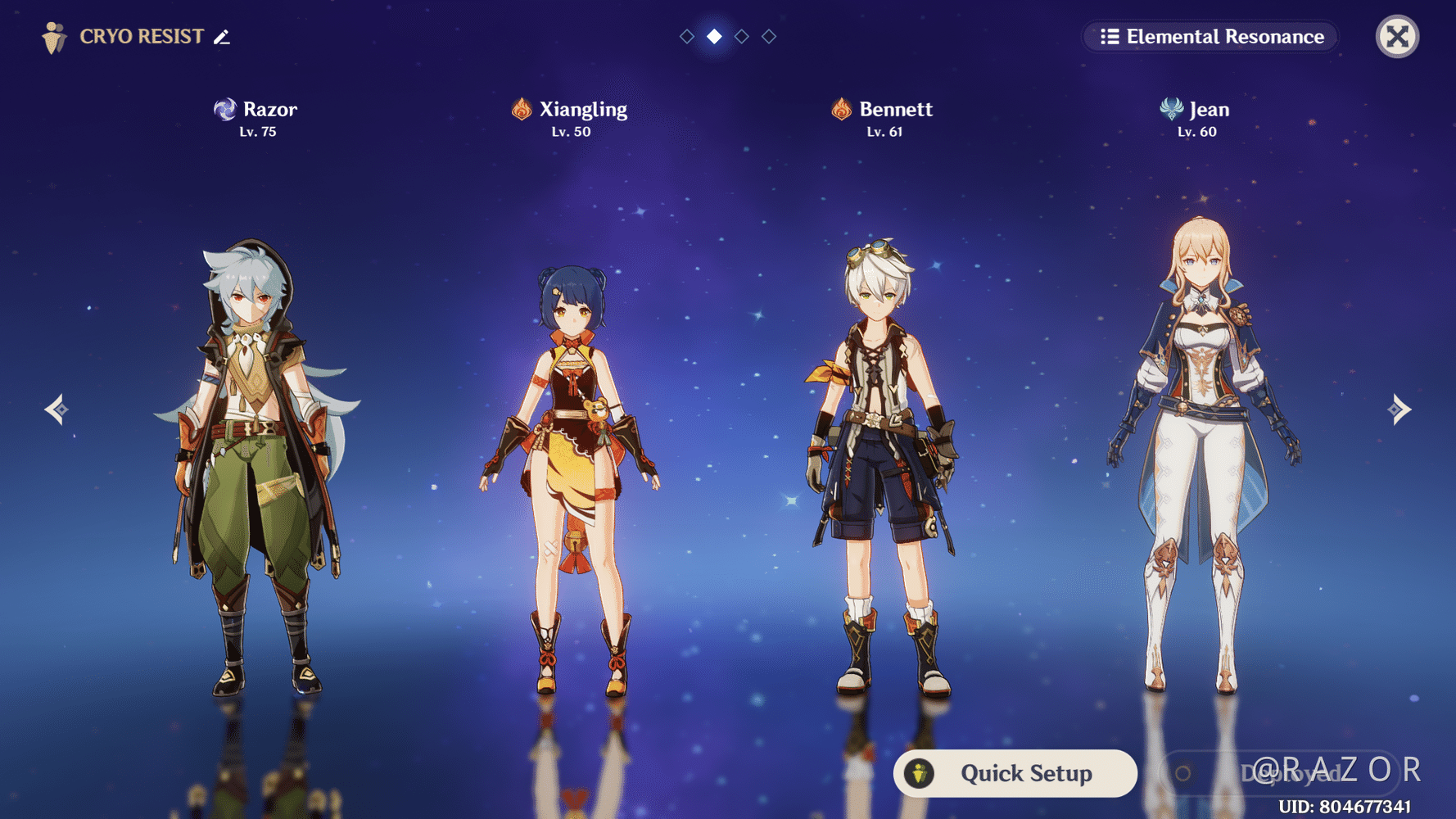Click the Quick Setup button
The width and height of the screenshot is (1456, 819).
tap(1015, 772)
